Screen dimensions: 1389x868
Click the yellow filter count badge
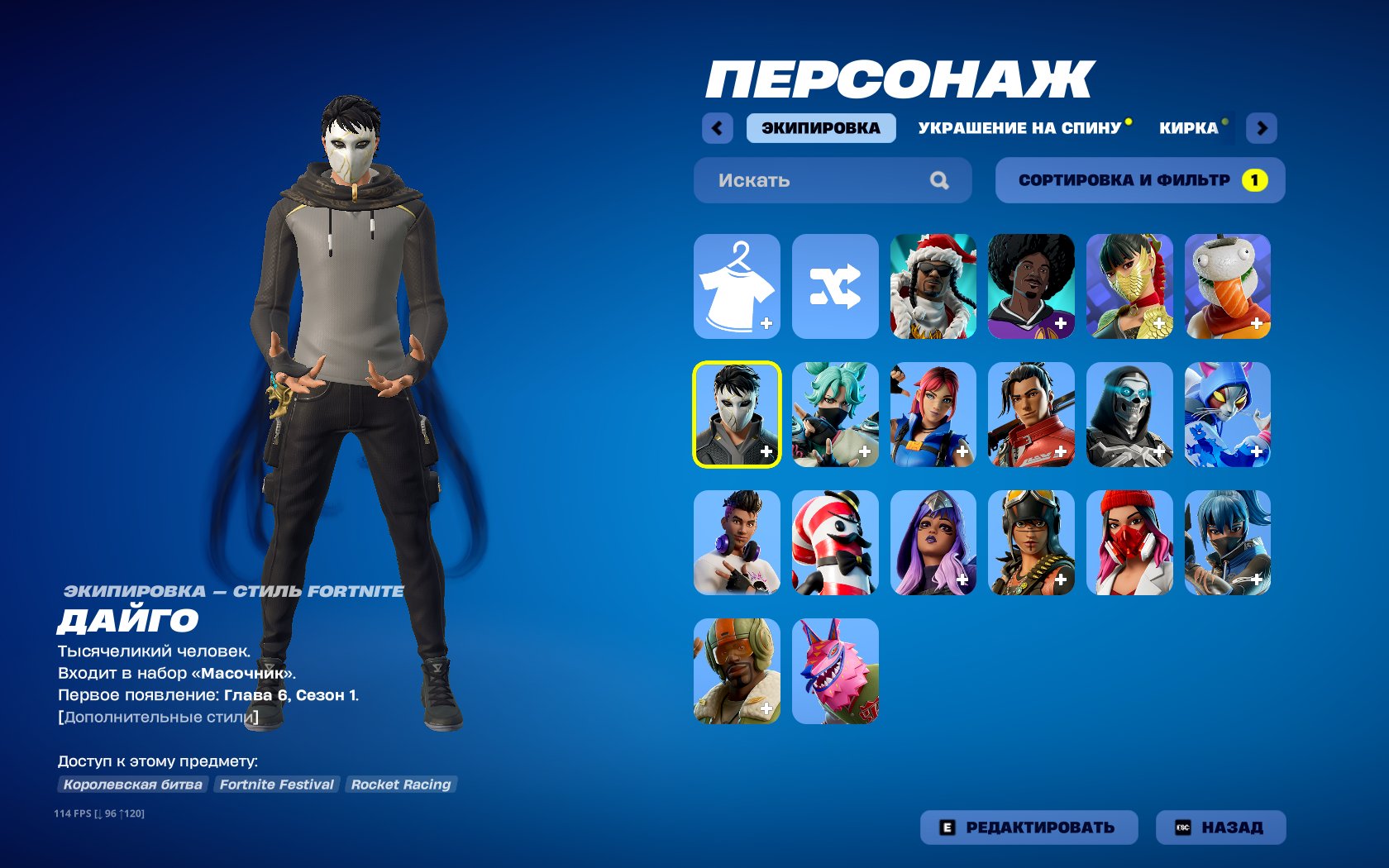point(1255,179)
